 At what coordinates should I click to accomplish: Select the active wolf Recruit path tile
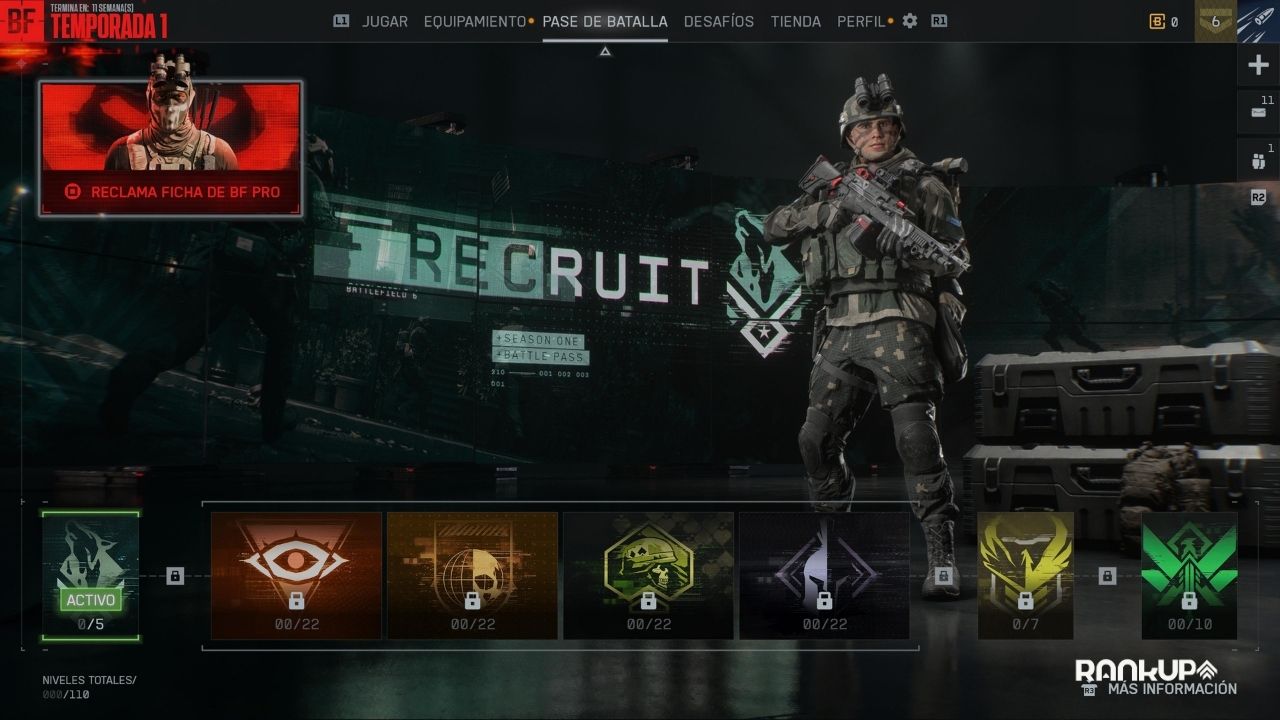(91, 575)
